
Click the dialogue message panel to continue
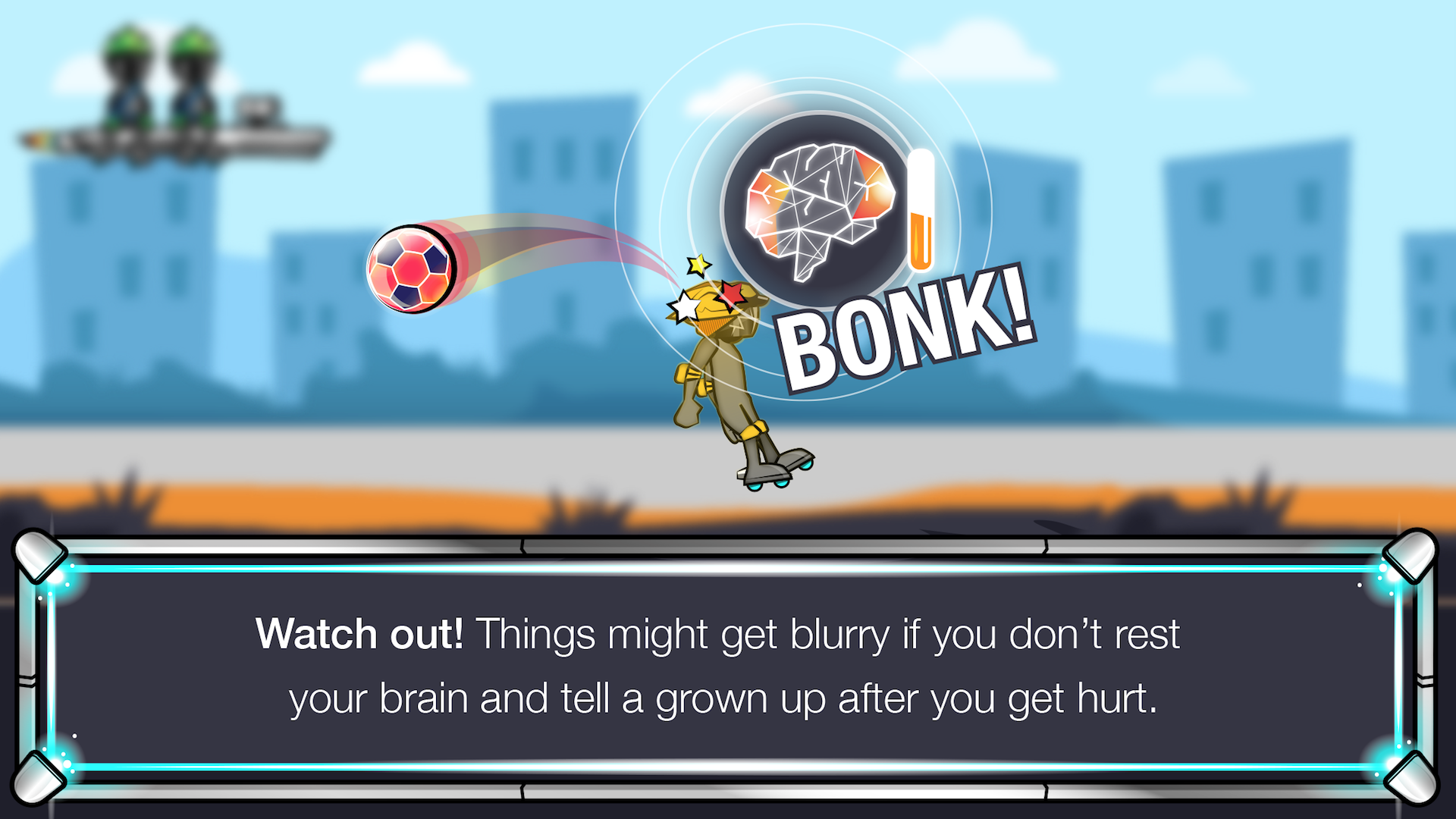728,667
